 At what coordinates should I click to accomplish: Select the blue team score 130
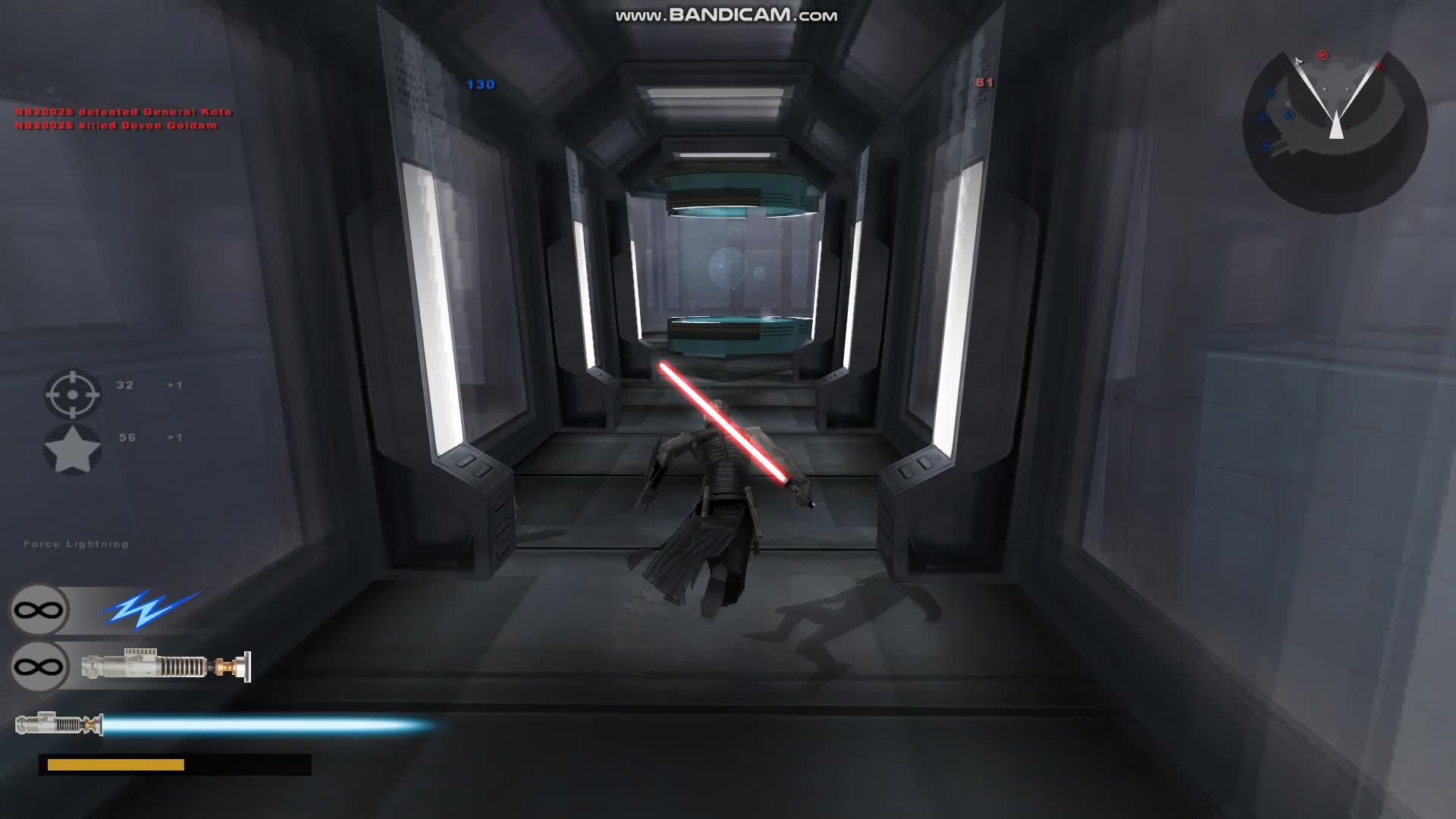tap(481, 86)
